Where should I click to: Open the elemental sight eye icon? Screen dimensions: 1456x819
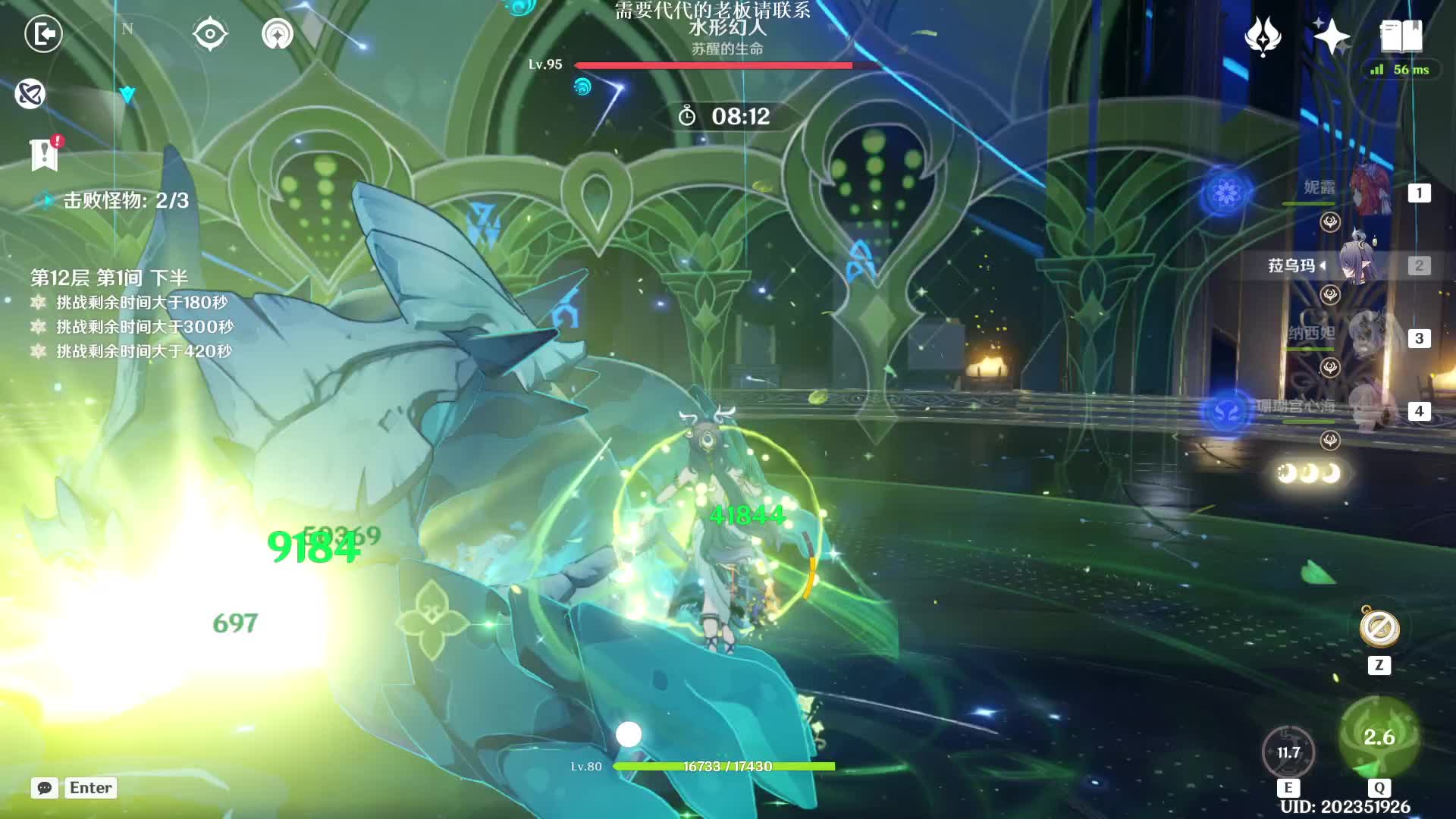209,34
